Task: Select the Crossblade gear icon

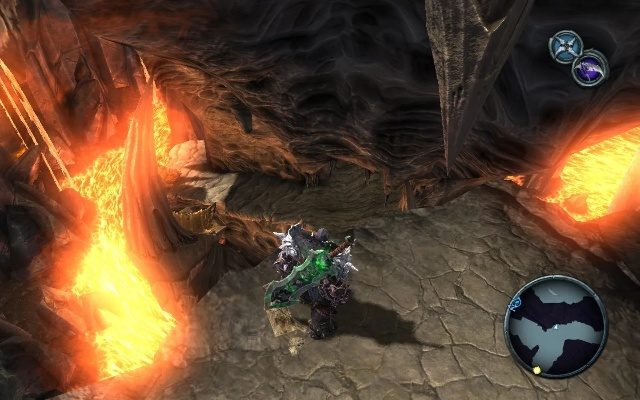Action: pyautogui.click(x=566, y=46)
